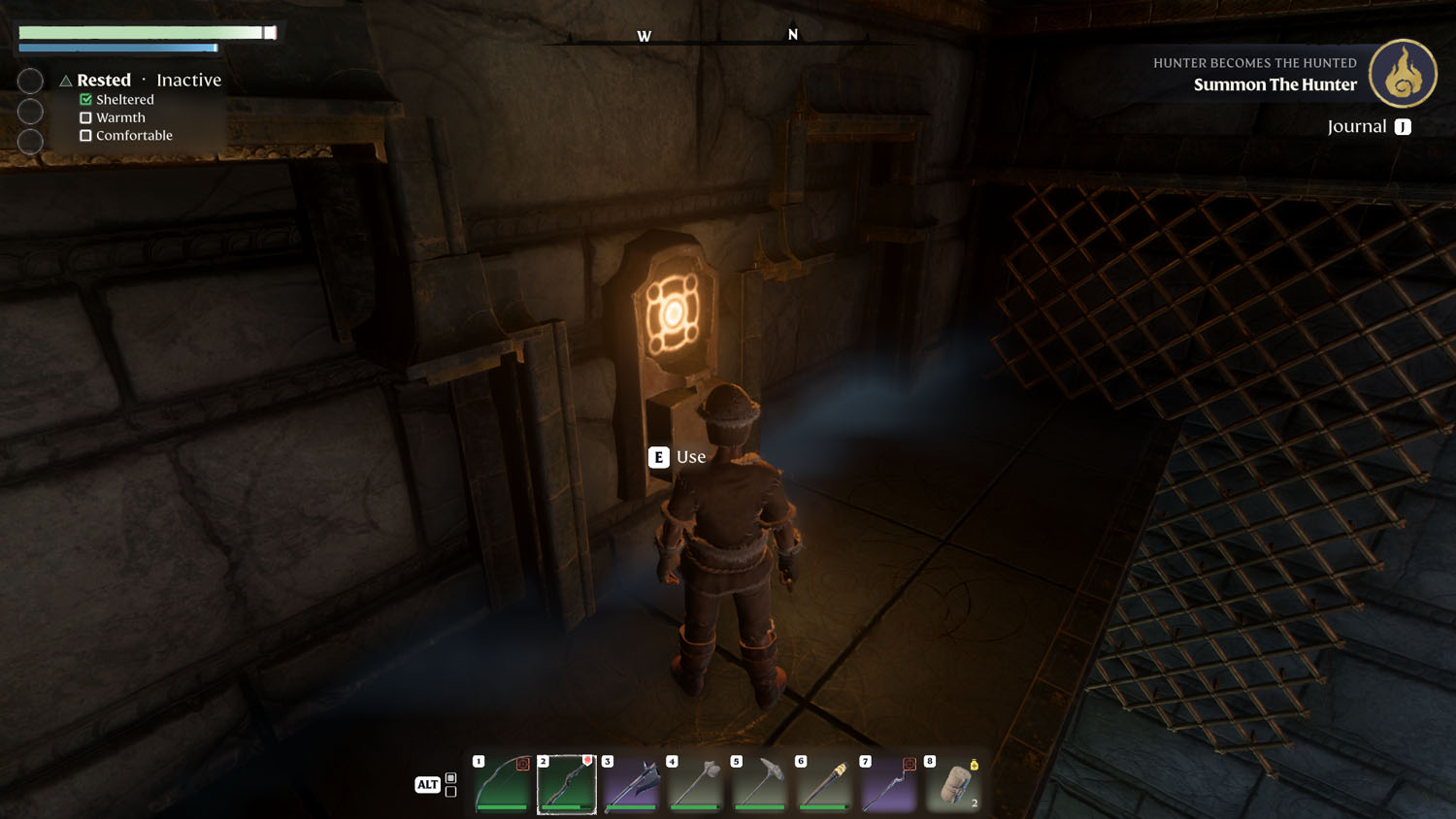The height and width of the screenshot is (819, 1456).
Task: Select the highlighted wand in slot 2
Action: (x=567, y=784)
